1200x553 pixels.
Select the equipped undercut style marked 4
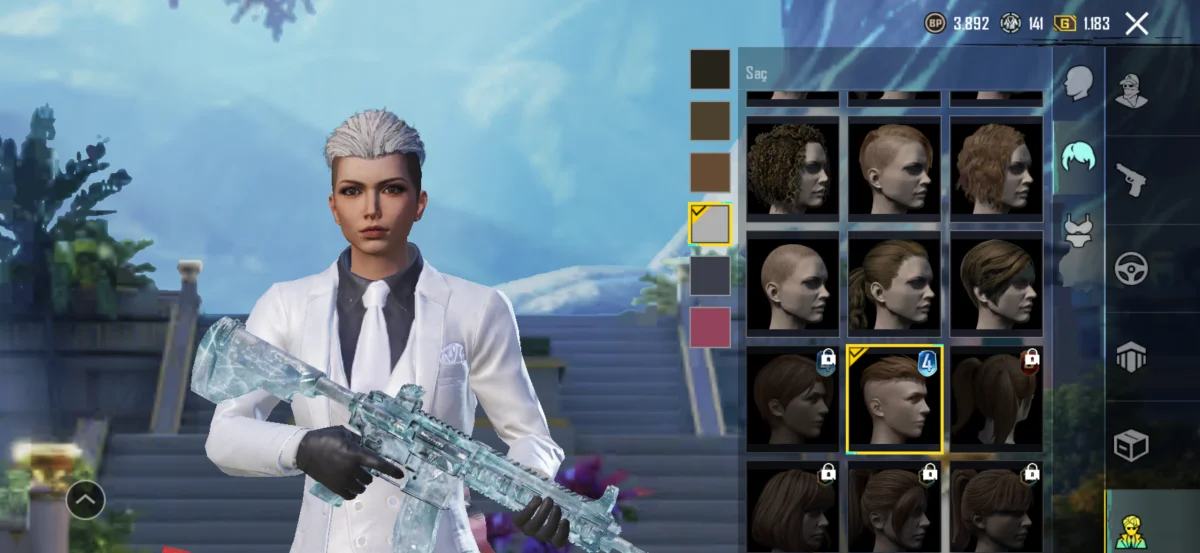coord(894,400)
